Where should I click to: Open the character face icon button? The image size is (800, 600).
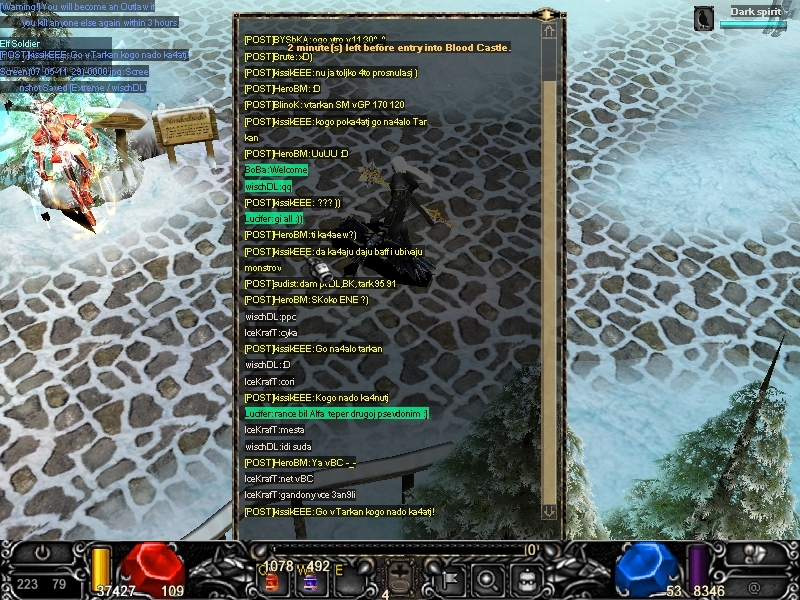point(526,578)
